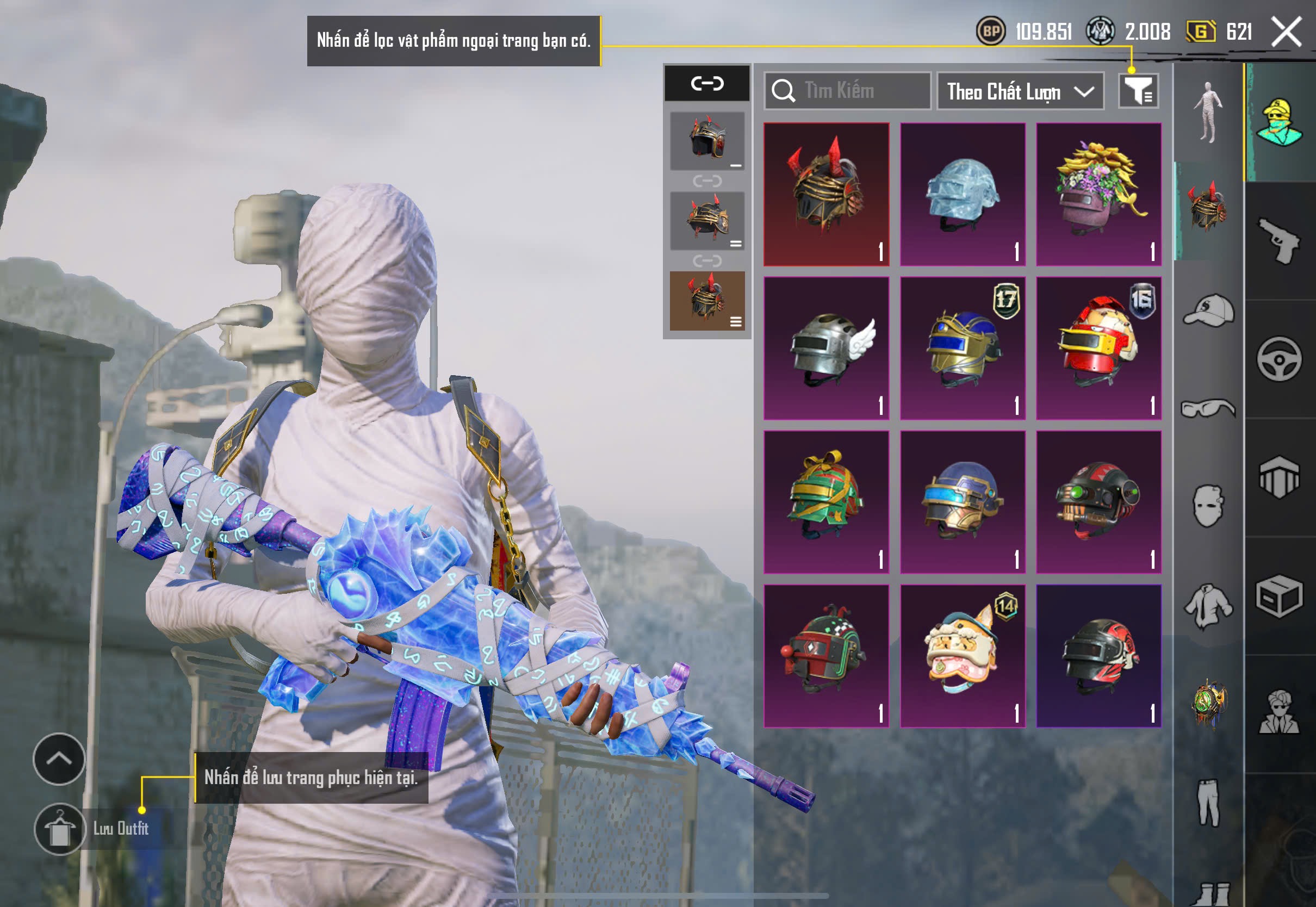
Task: Select the blue-gold helmet with 17 badge
Action: click(963, 349)
